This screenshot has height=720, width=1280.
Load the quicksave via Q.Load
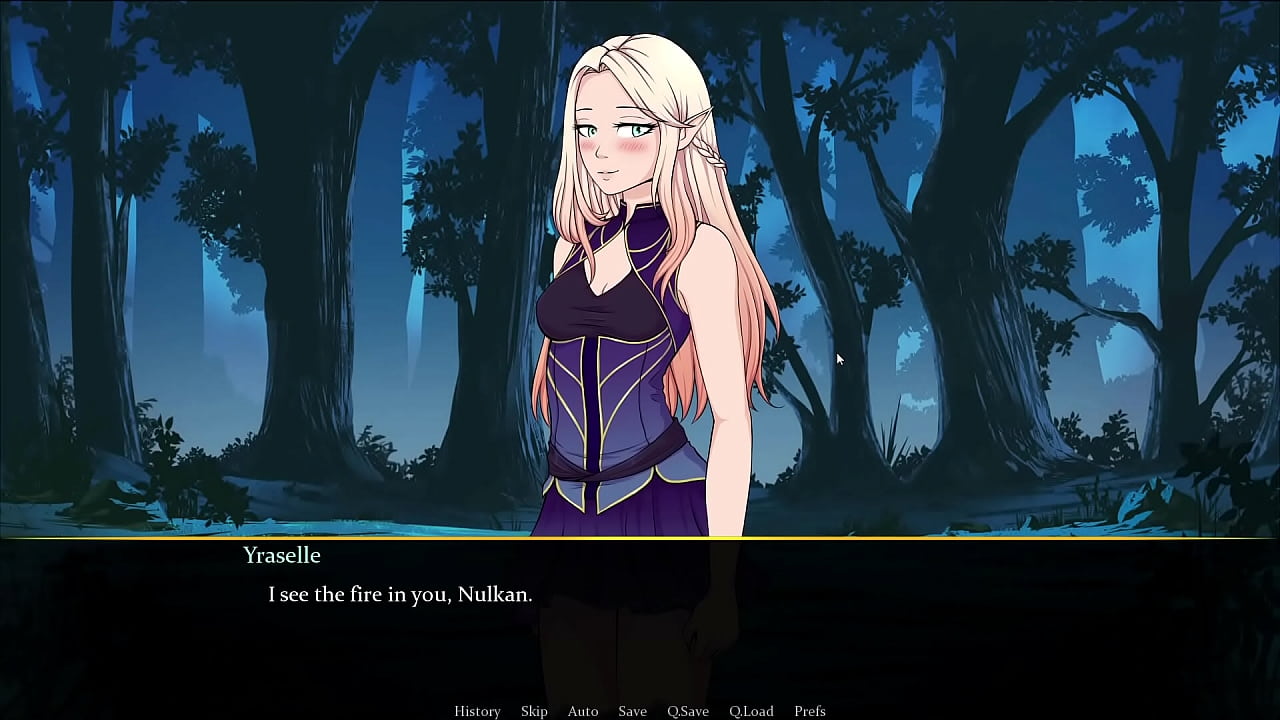751,710
